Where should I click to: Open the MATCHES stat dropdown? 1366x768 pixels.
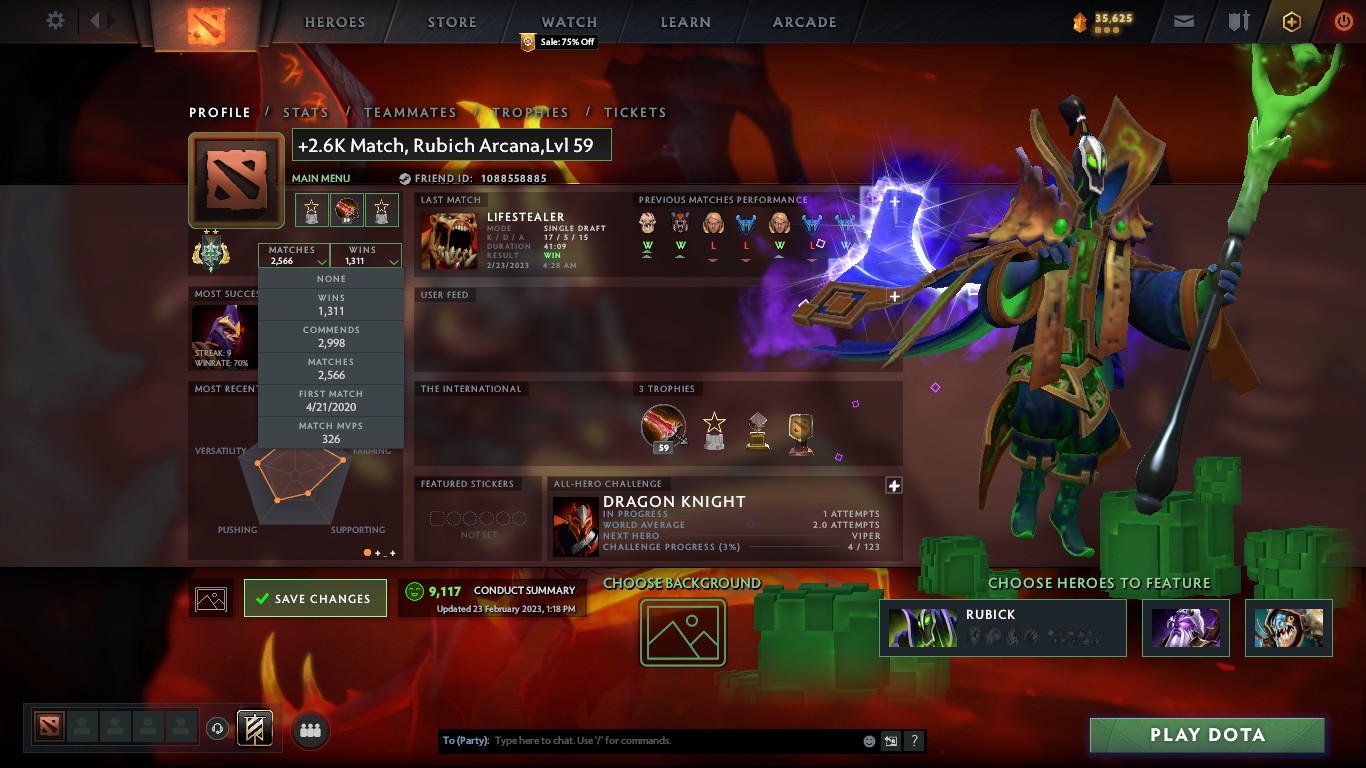click(x=292, y=257)
